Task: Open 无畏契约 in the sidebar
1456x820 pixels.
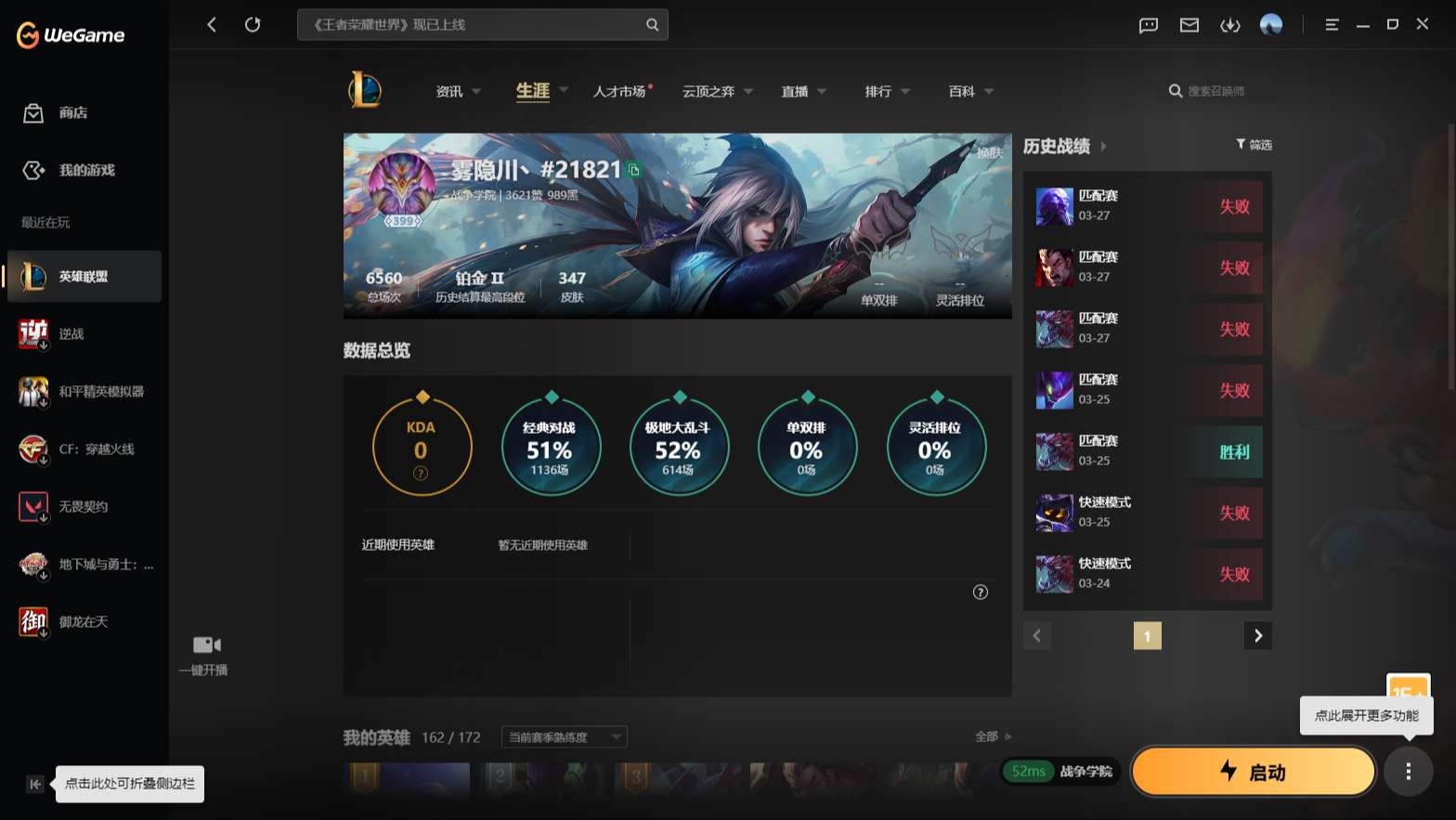Action: (83, 506)
